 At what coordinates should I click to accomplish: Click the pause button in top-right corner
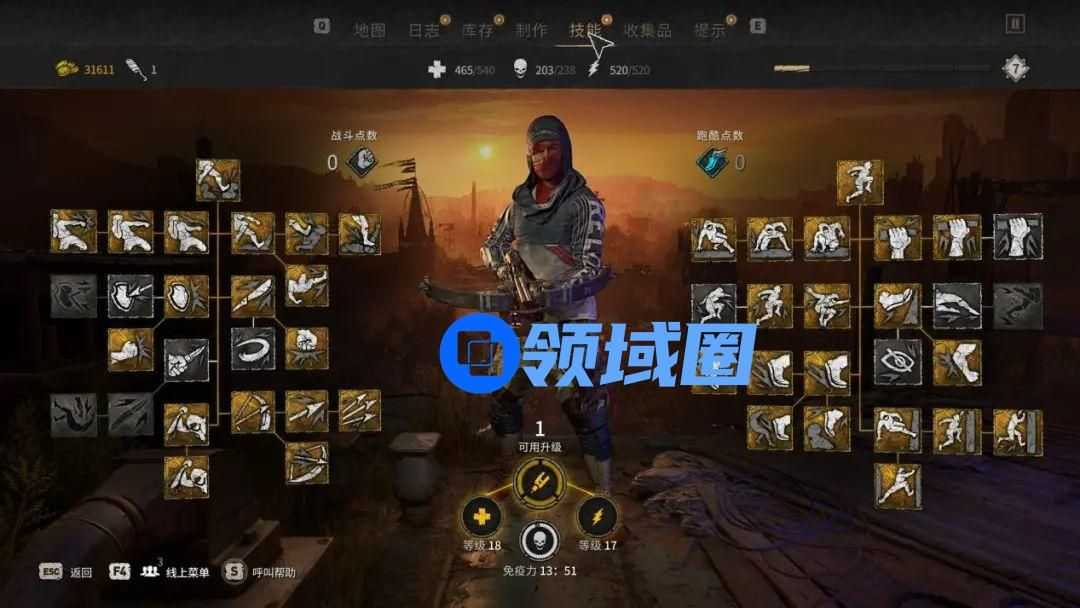pos(1015,24)
